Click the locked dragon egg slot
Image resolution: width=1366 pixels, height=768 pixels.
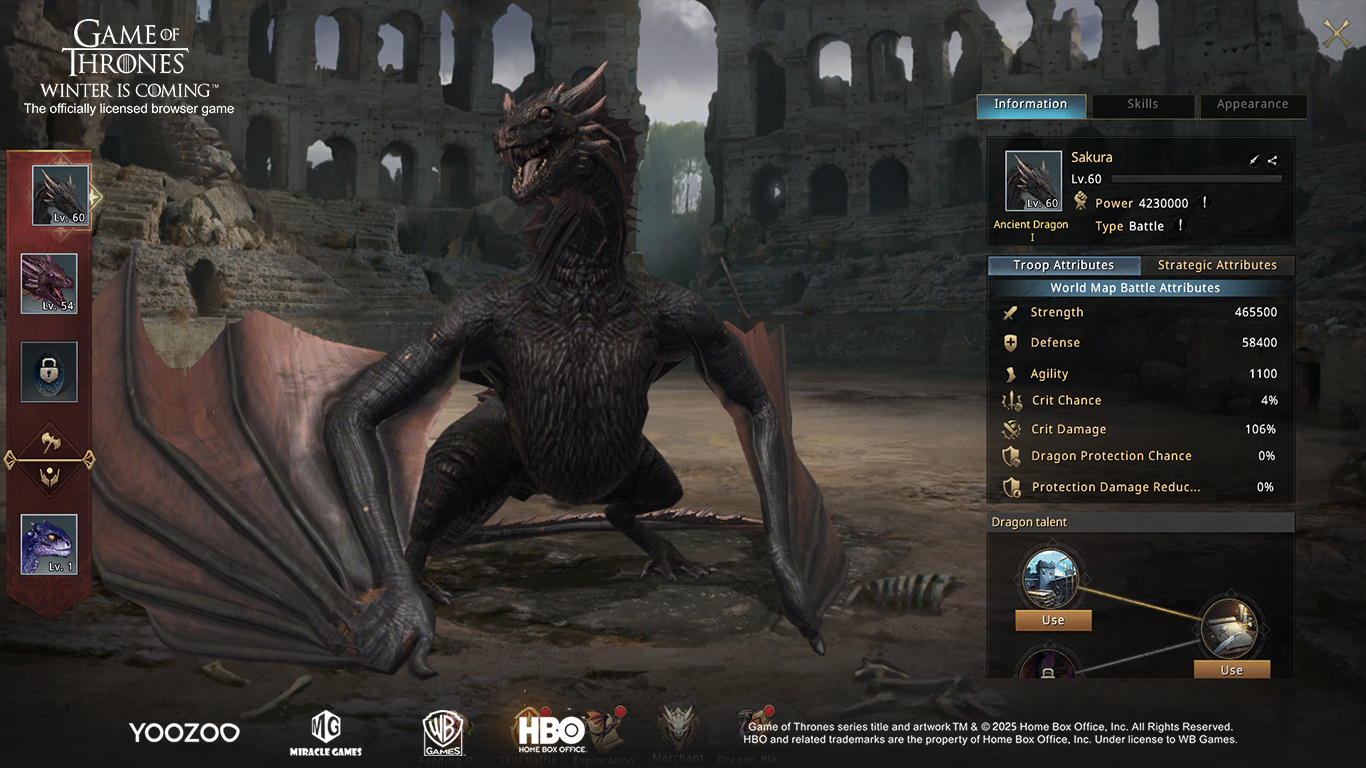tap(49, 372)
